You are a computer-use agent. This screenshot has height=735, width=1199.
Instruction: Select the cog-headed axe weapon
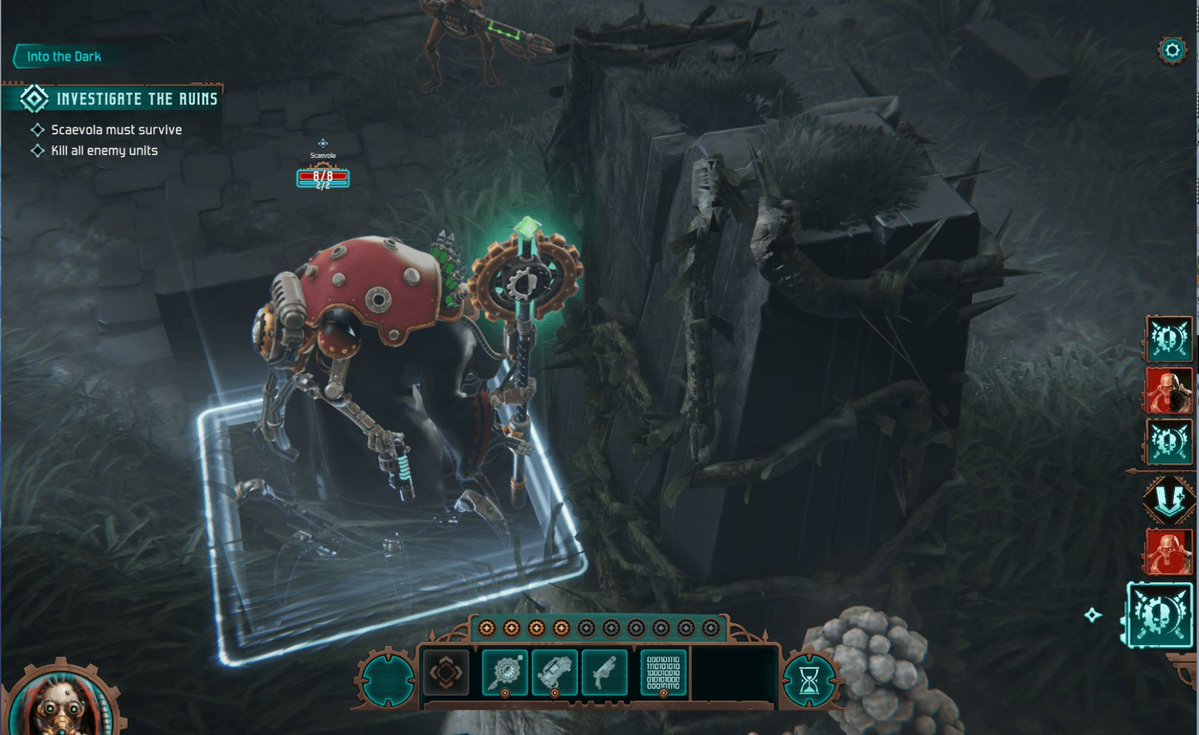click(x=505, y=673)
